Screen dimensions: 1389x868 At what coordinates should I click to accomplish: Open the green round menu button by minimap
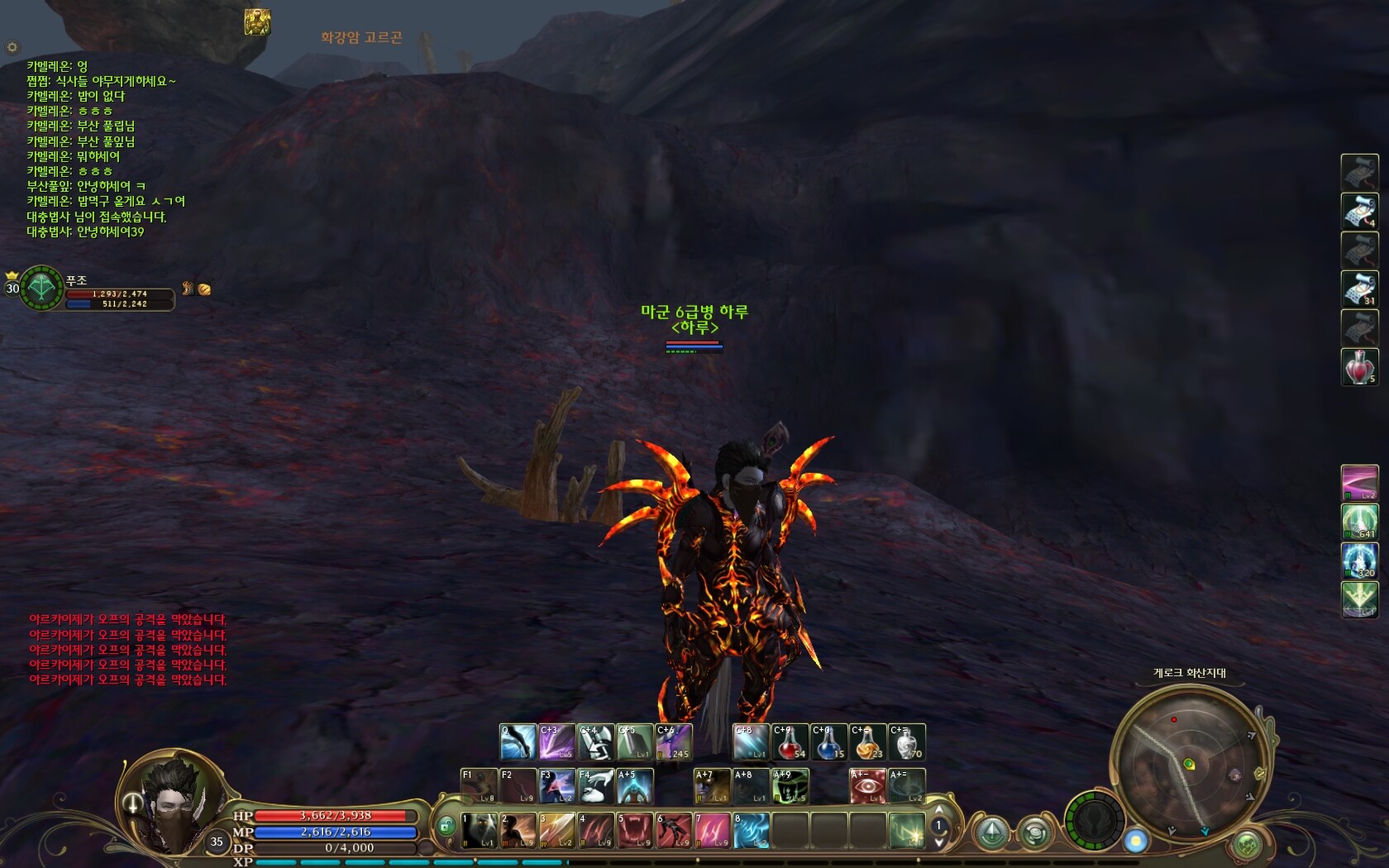(1246, 844)
